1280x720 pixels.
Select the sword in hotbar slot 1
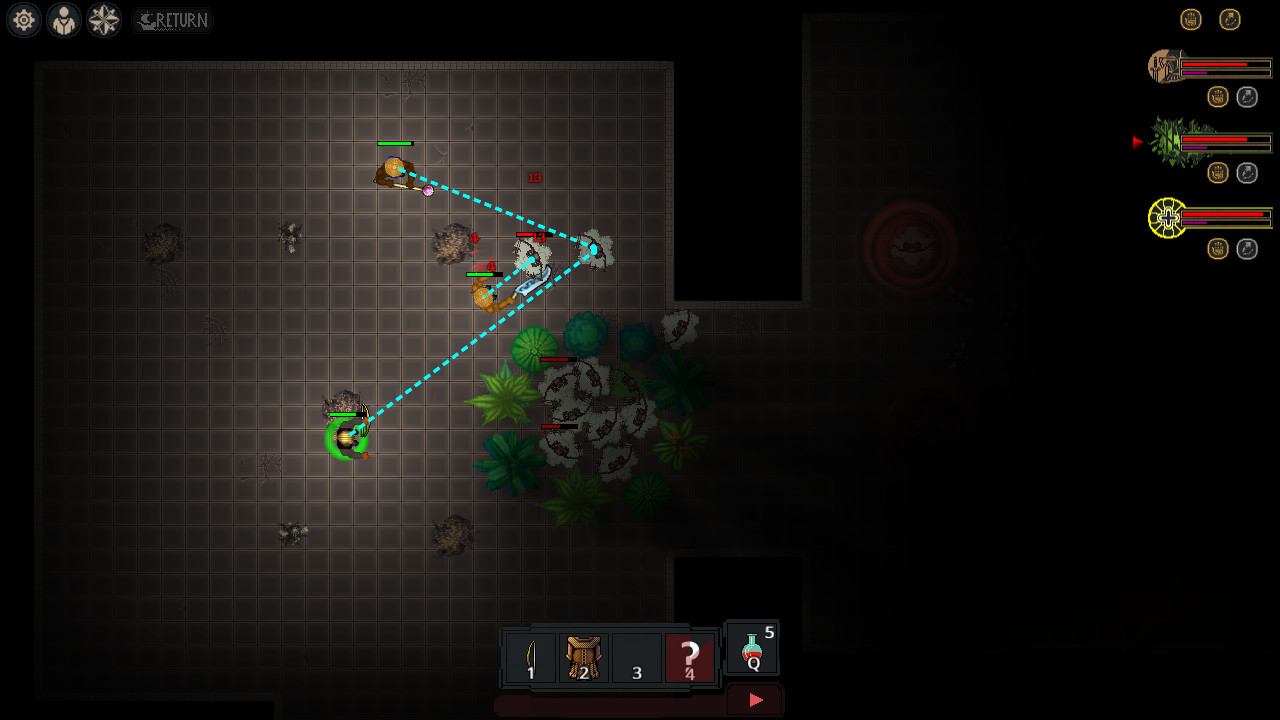(531, 655)
